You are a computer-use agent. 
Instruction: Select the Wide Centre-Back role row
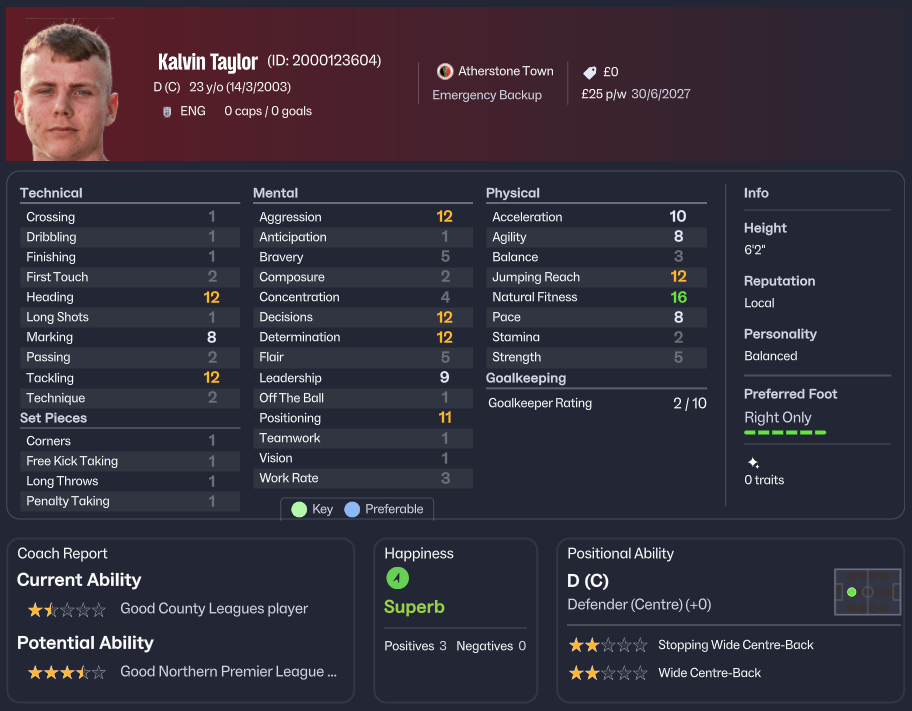(709, 673)
